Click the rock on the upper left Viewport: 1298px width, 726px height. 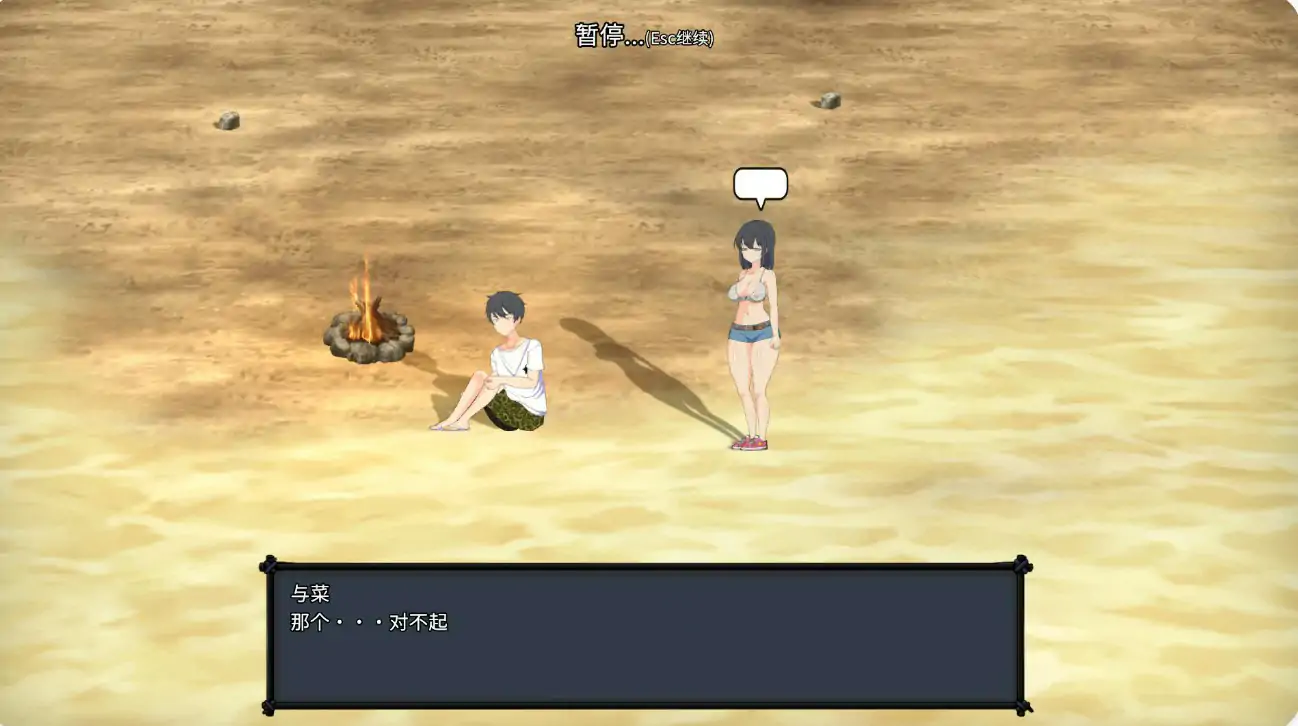227,123
